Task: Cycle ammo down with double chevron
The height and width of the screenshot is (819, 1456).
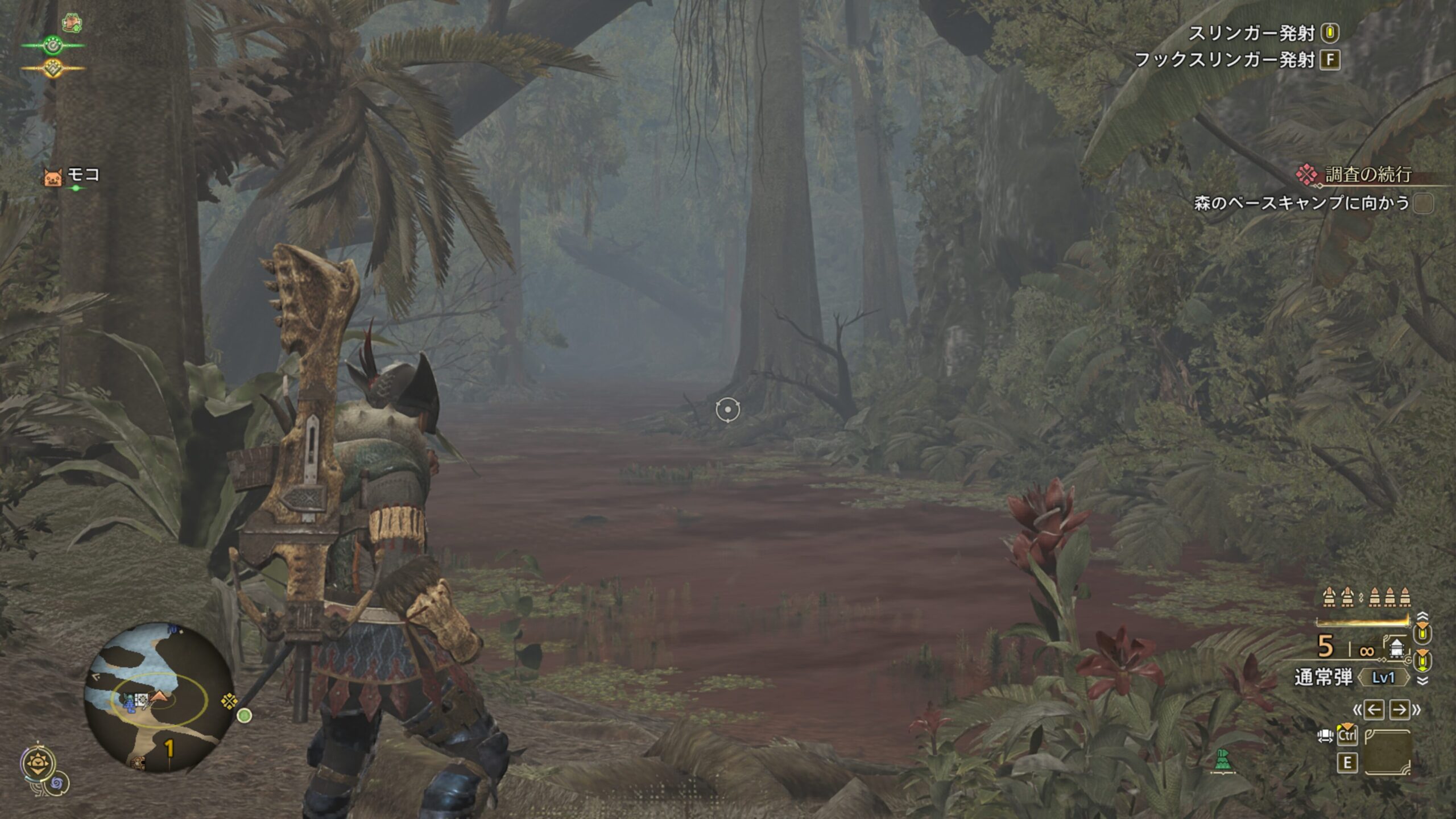Action: 1422,681
